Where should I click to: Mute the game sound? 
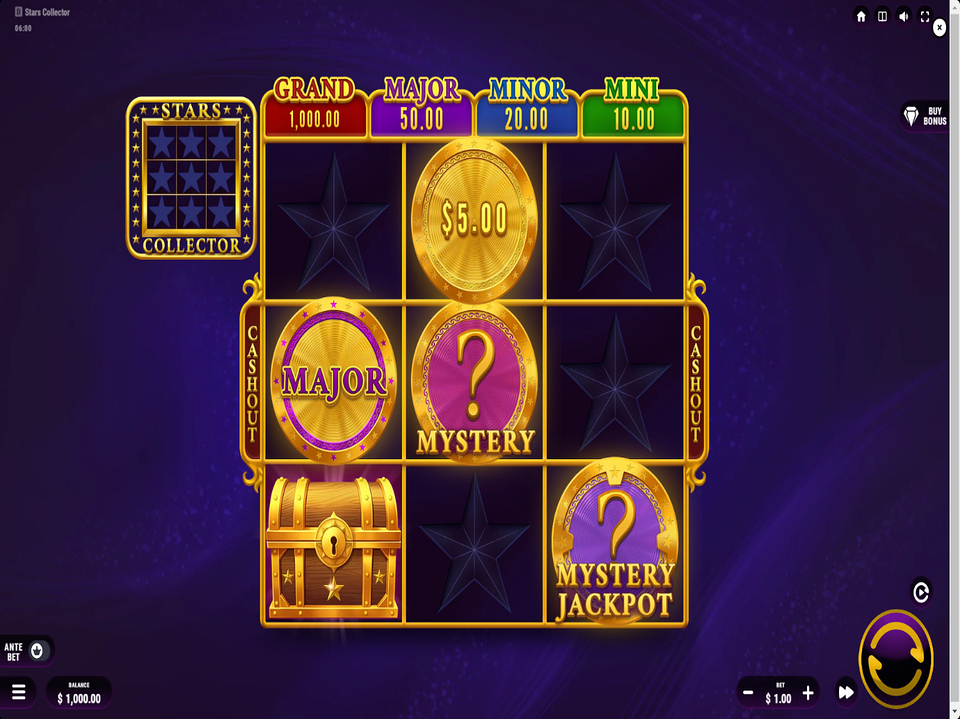(x=904, y=16)
